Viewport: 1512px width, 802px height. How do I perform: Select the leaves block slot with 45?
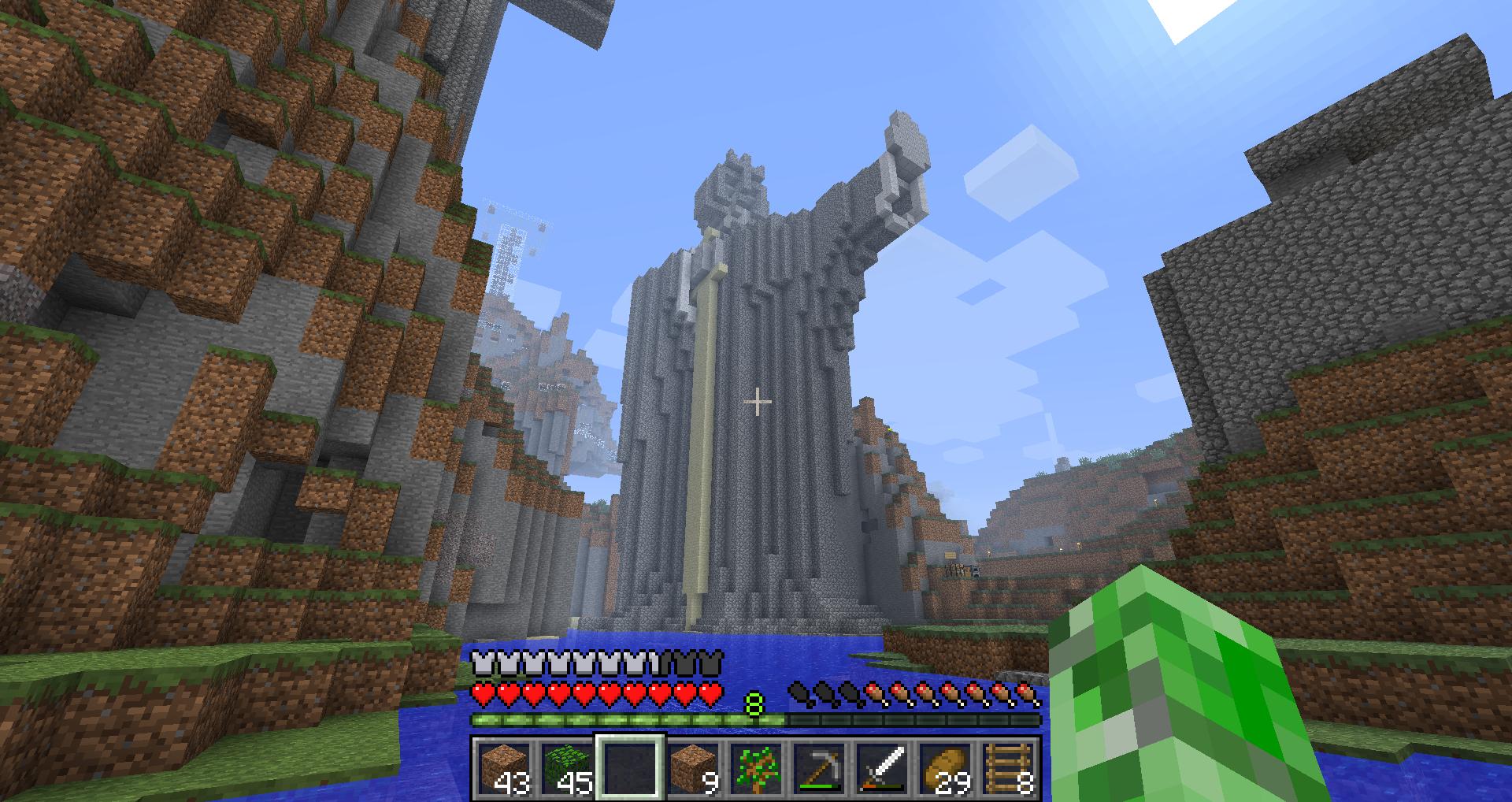click(568, 768)
